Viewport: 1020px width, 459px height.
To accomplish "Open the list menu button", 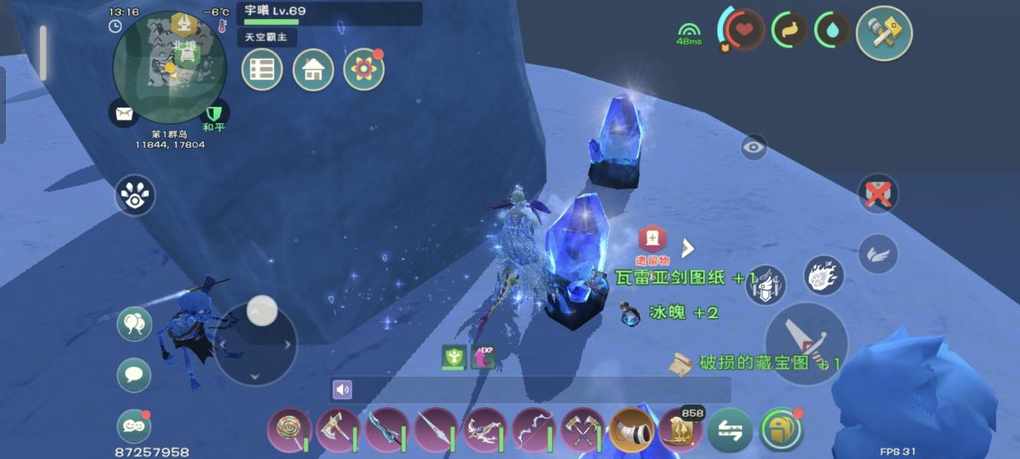I will pos(262,69).
